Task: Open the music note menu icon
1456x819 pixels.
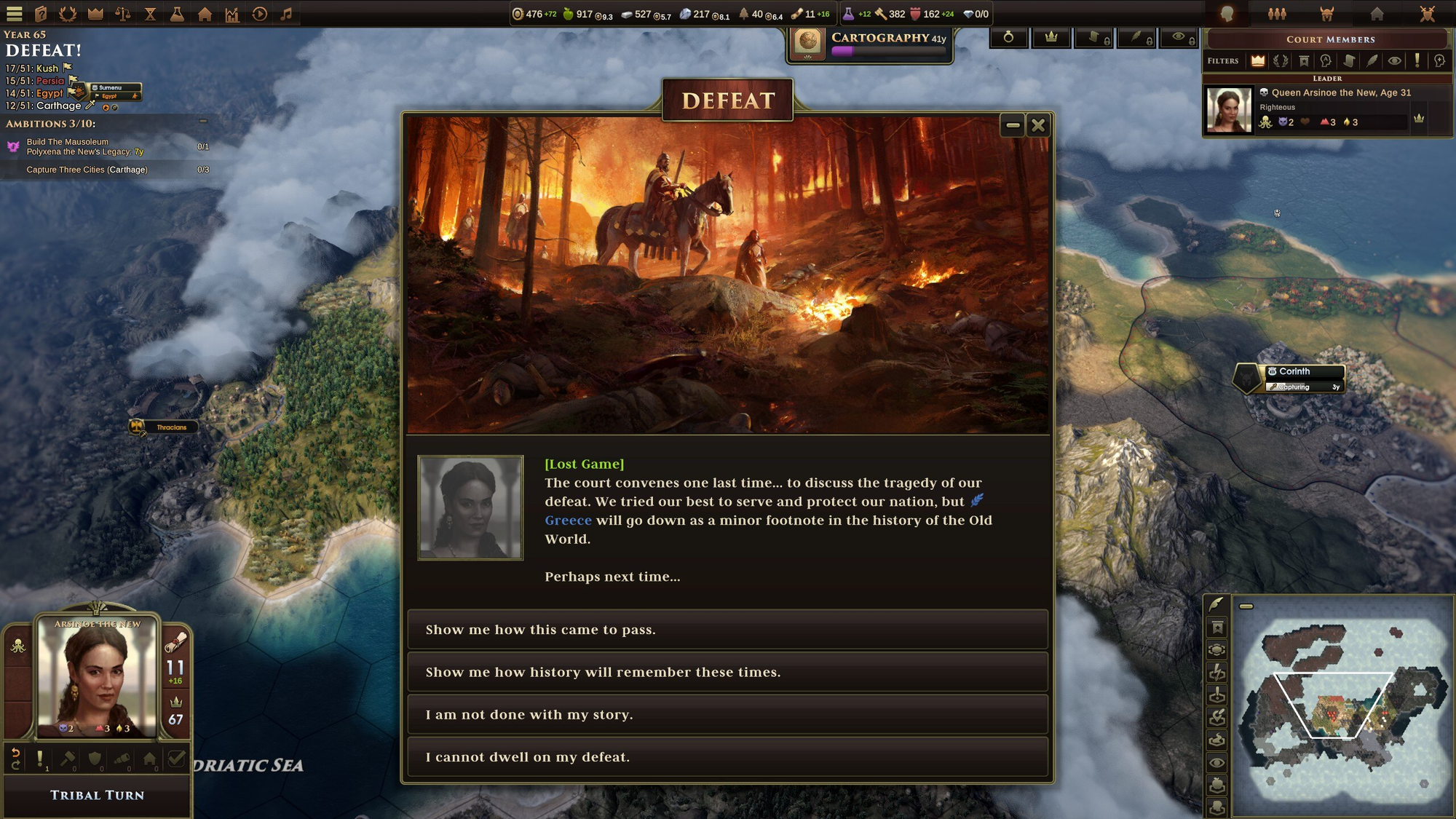Action: (287, 14)
